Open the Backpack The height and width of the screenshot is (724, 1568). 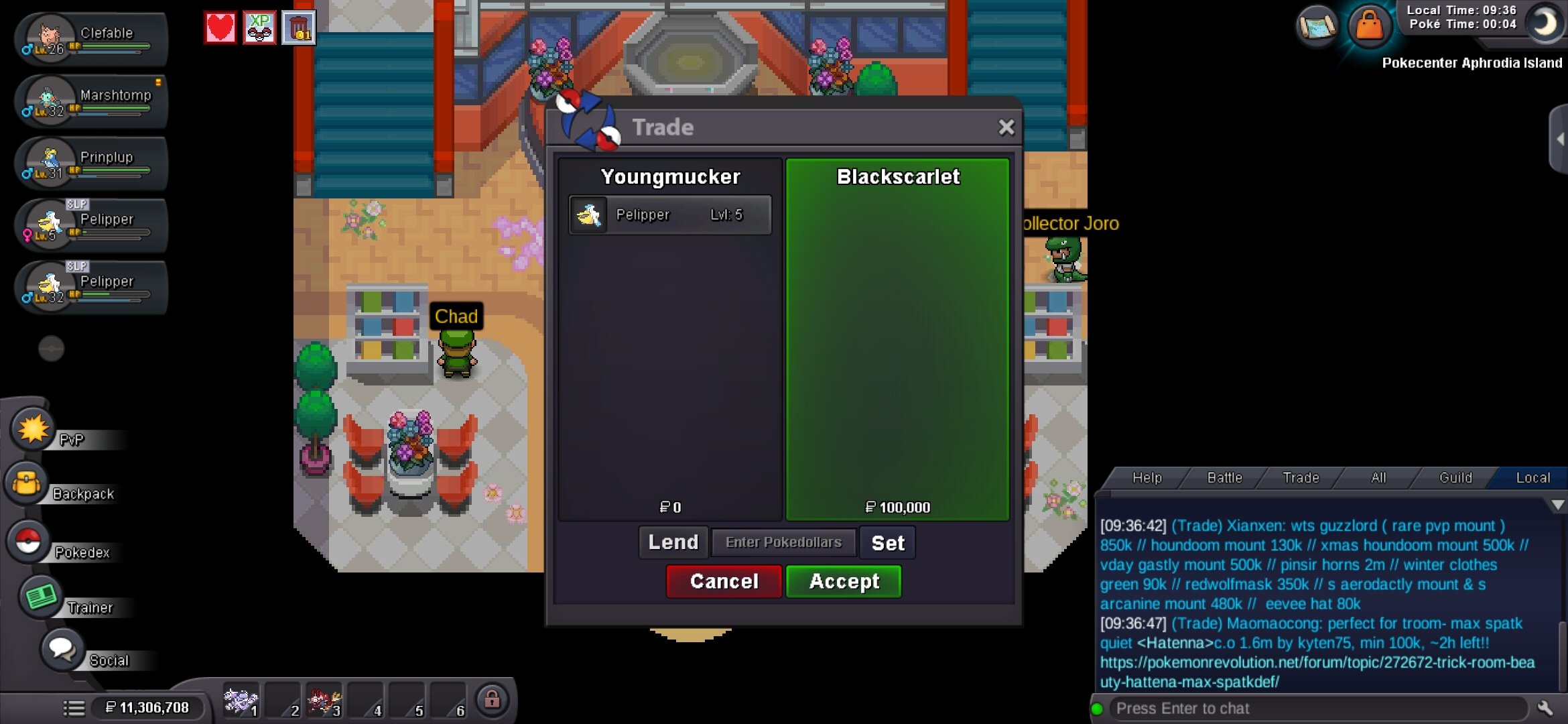(x=28, y=484)
